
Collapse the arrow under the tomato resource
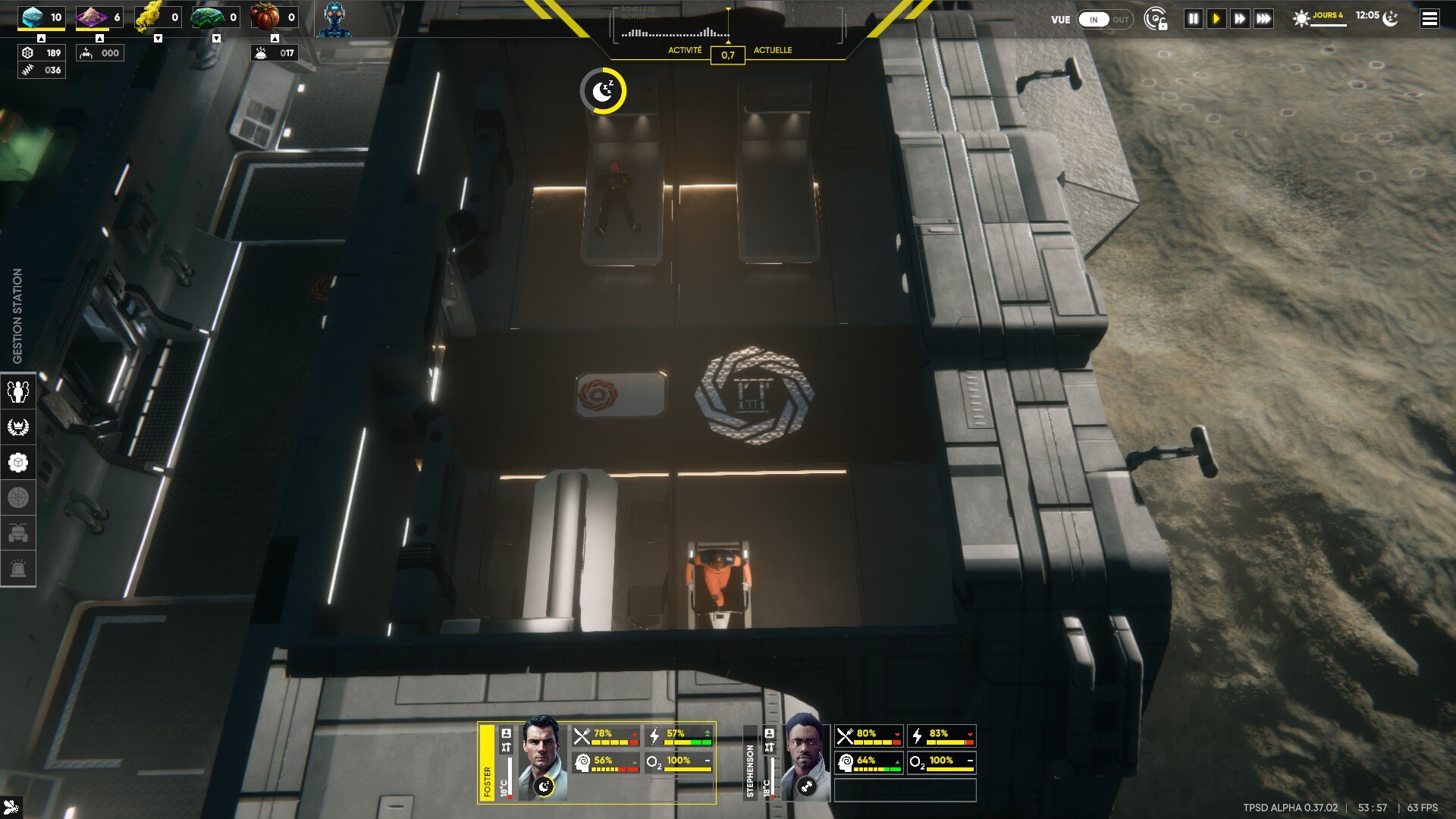coord(275,39)
